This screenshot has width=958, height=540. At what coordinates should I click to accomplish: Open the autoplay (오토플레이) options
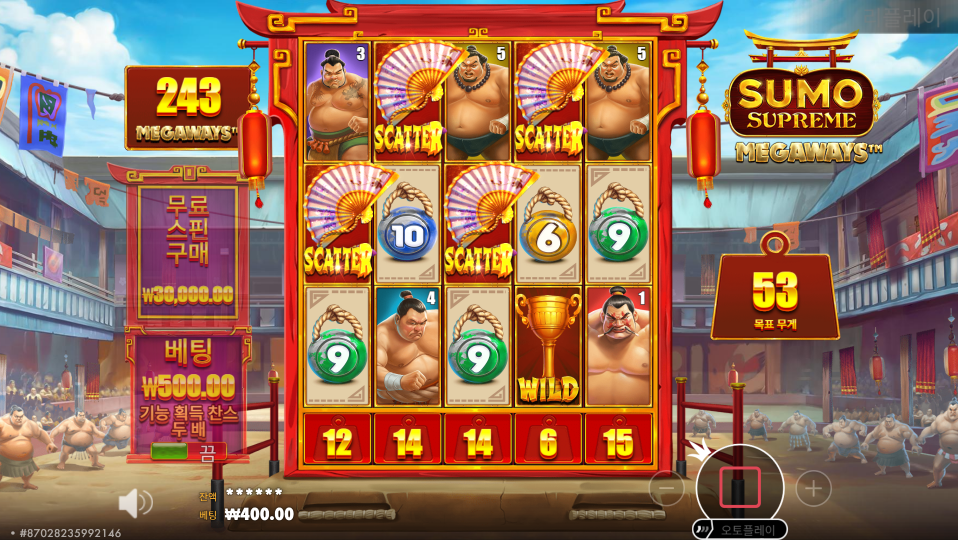(740, 529)
